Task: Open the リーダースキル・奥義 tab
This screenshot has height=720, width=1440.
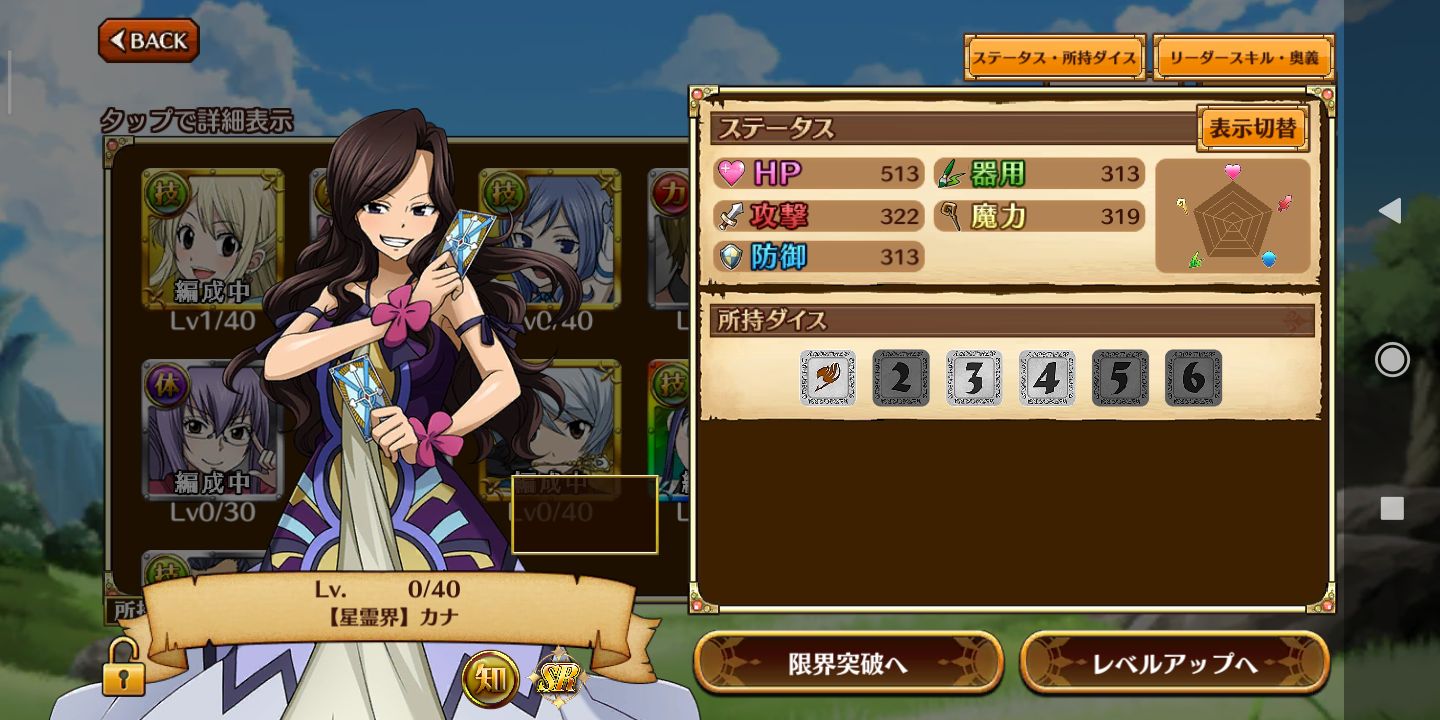Action: (x=1244, y=58)
